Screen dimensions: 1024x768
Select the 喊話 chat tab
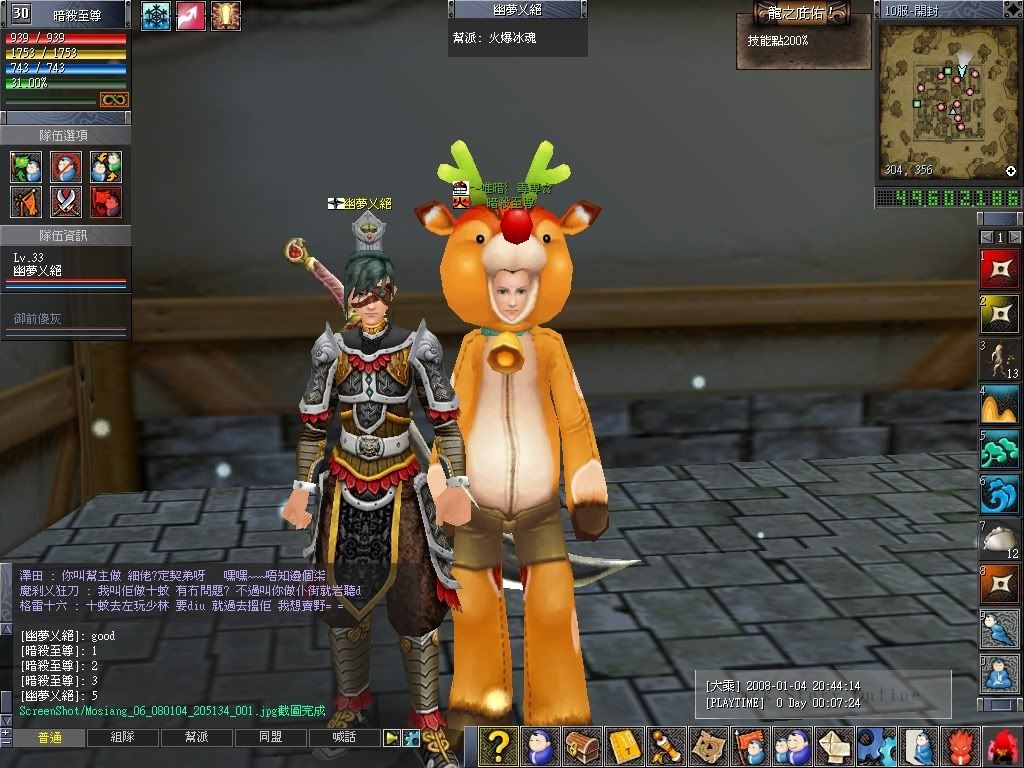[344, 738]
